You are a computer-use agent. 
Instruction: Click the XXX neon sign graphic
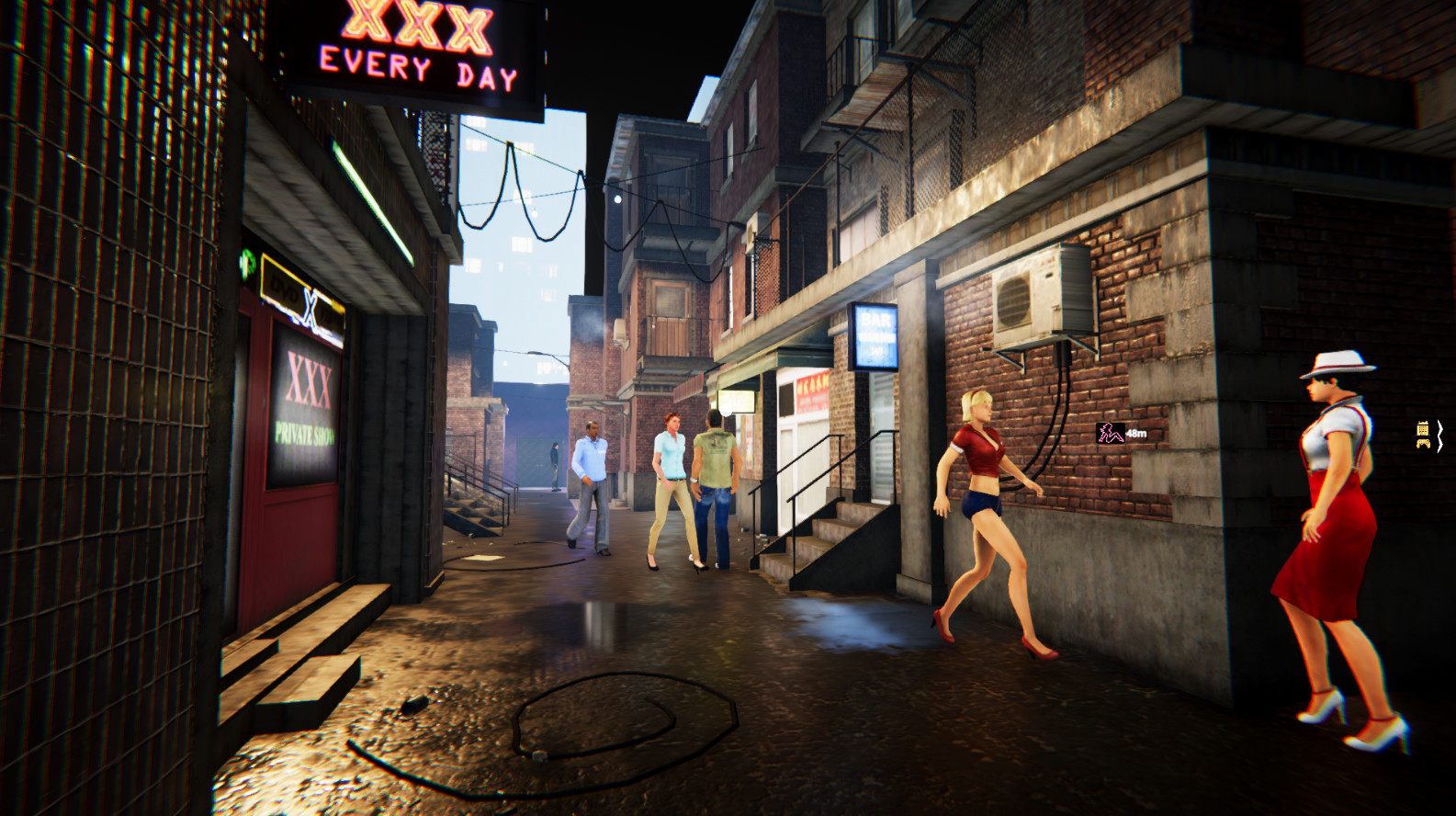pyautogui.click(x=415, y=24)
